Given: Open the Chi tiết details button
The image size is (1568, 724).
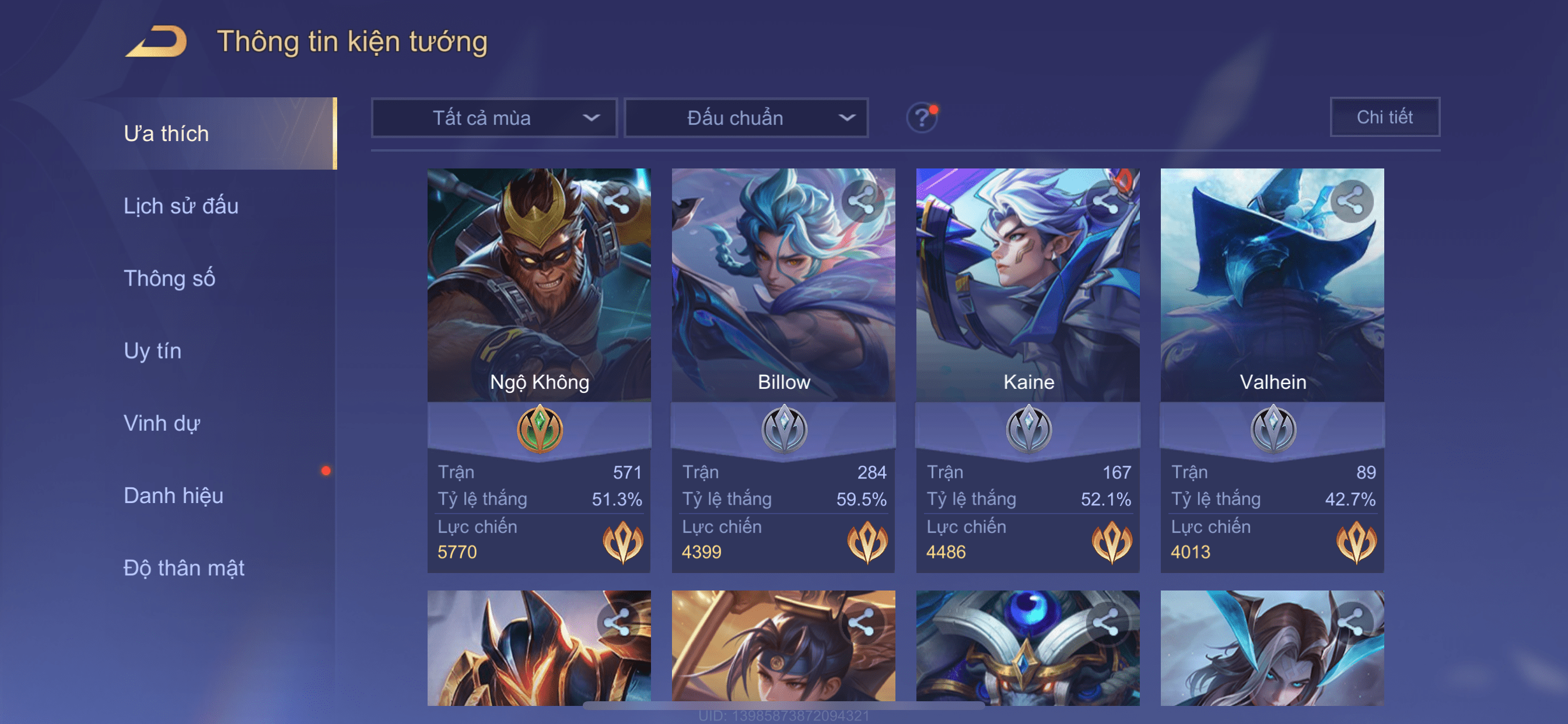Looking at the screenshot, I should (x=1384, y=117).
